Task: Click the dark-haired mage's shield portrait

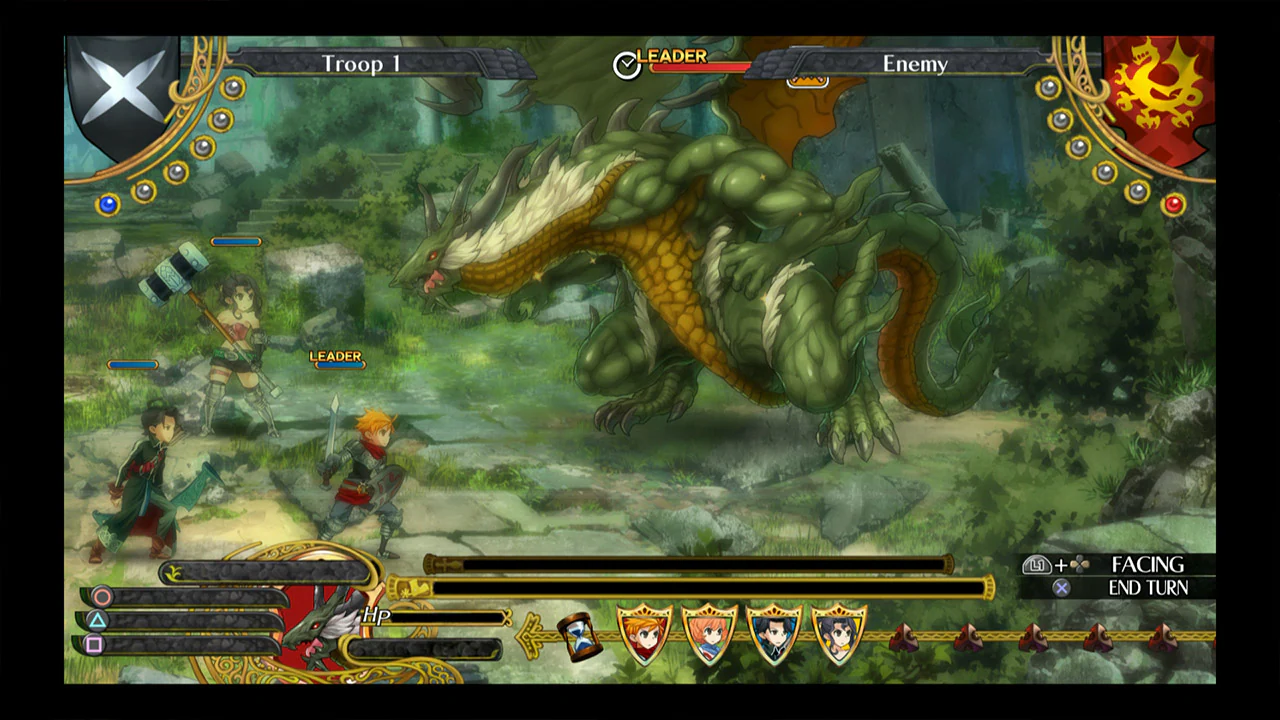Action: (x=774, y=633)
